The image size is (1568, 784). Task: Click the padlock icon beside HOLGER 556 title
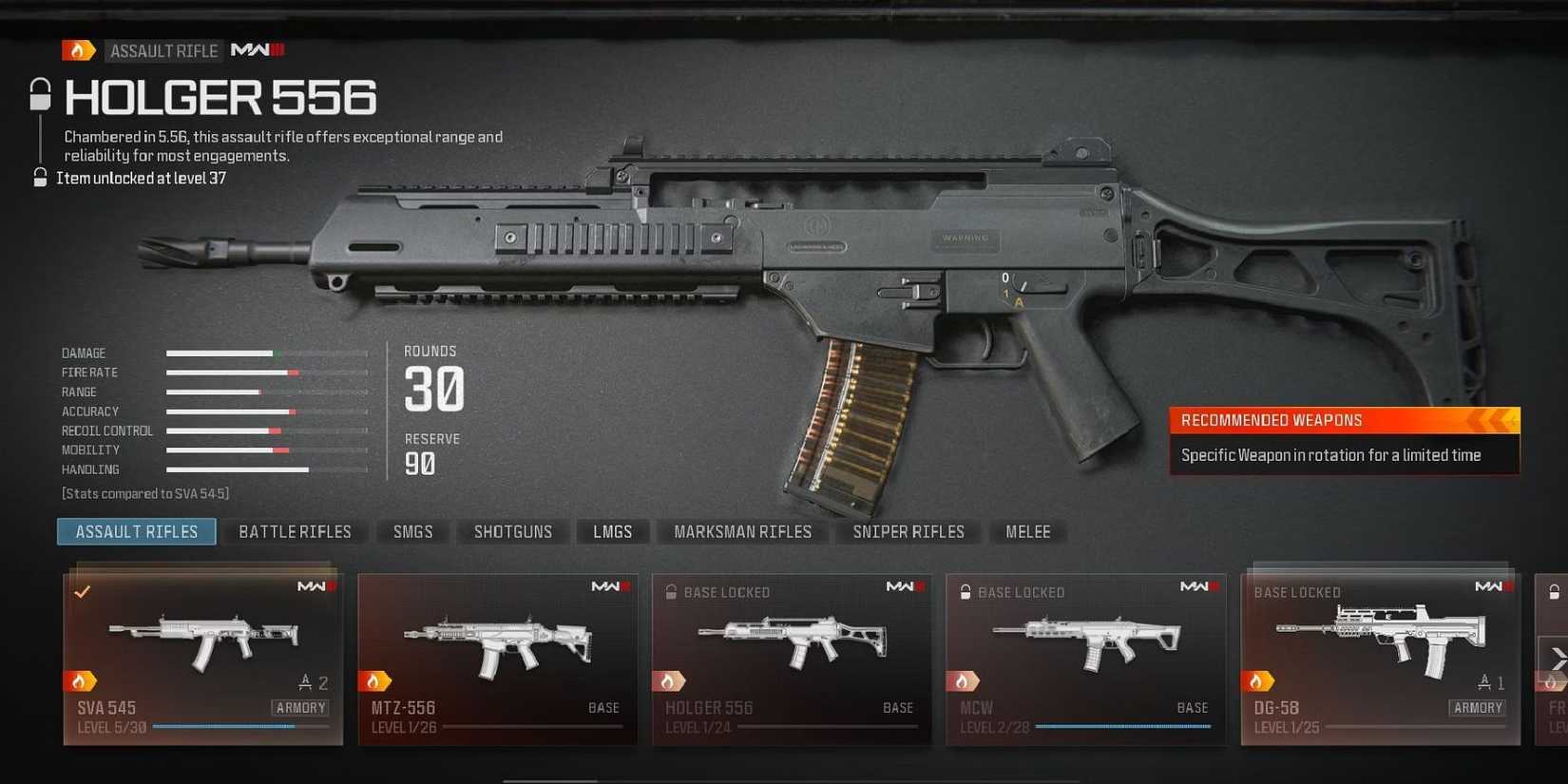point(40,95)
